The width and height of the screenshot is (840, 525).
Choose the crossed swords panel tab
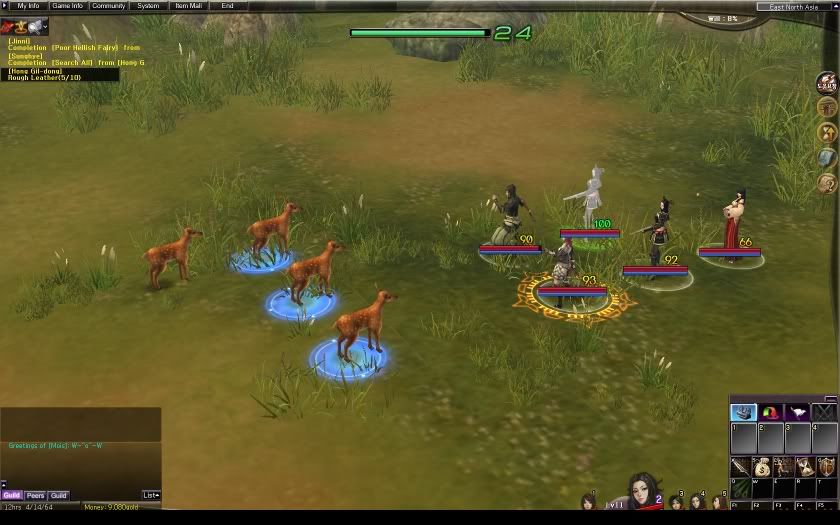click(823, 412)
